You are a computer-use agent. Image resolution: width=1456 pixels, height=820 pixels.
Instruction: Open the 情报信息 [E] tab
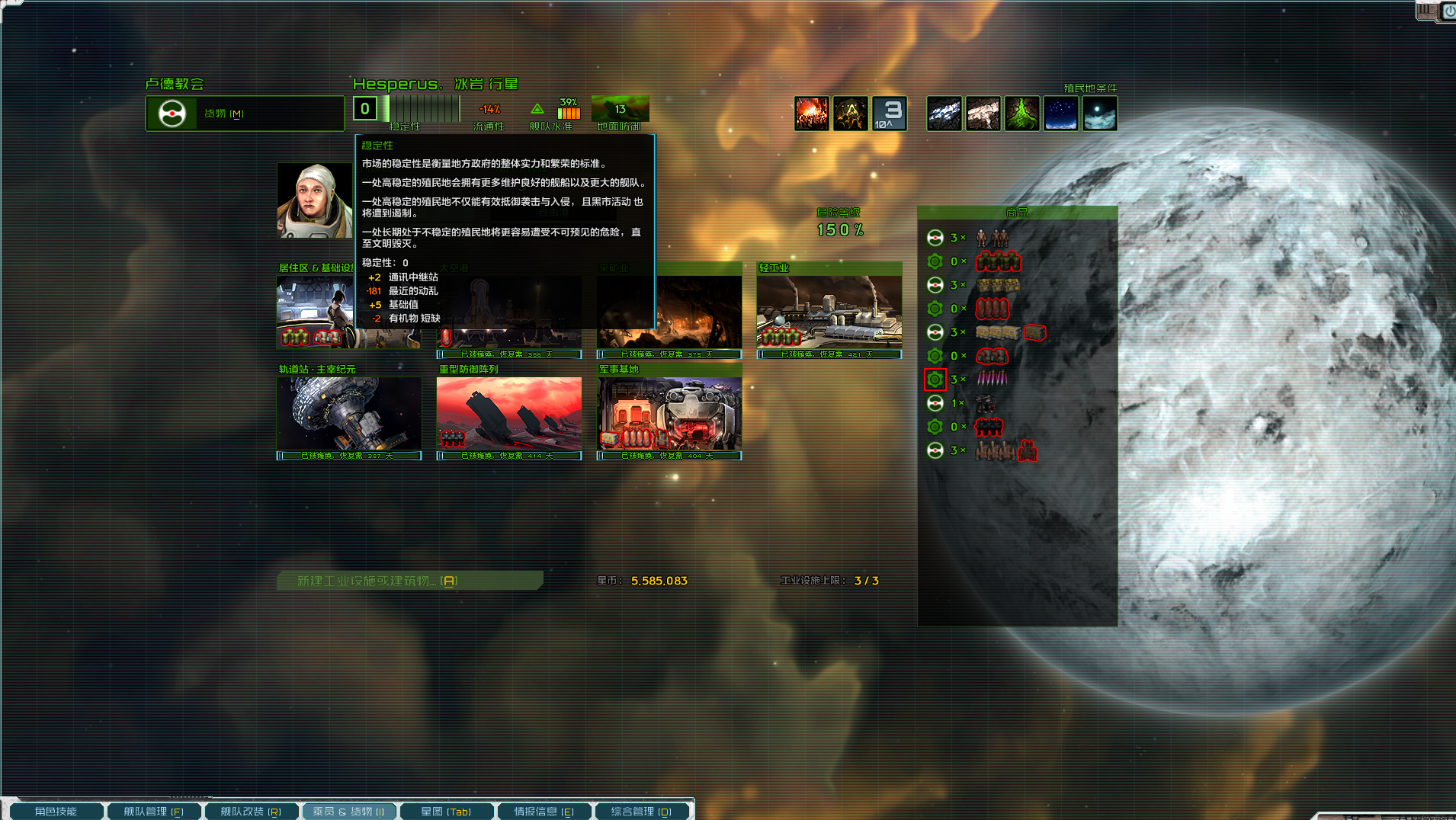point(544,811)
